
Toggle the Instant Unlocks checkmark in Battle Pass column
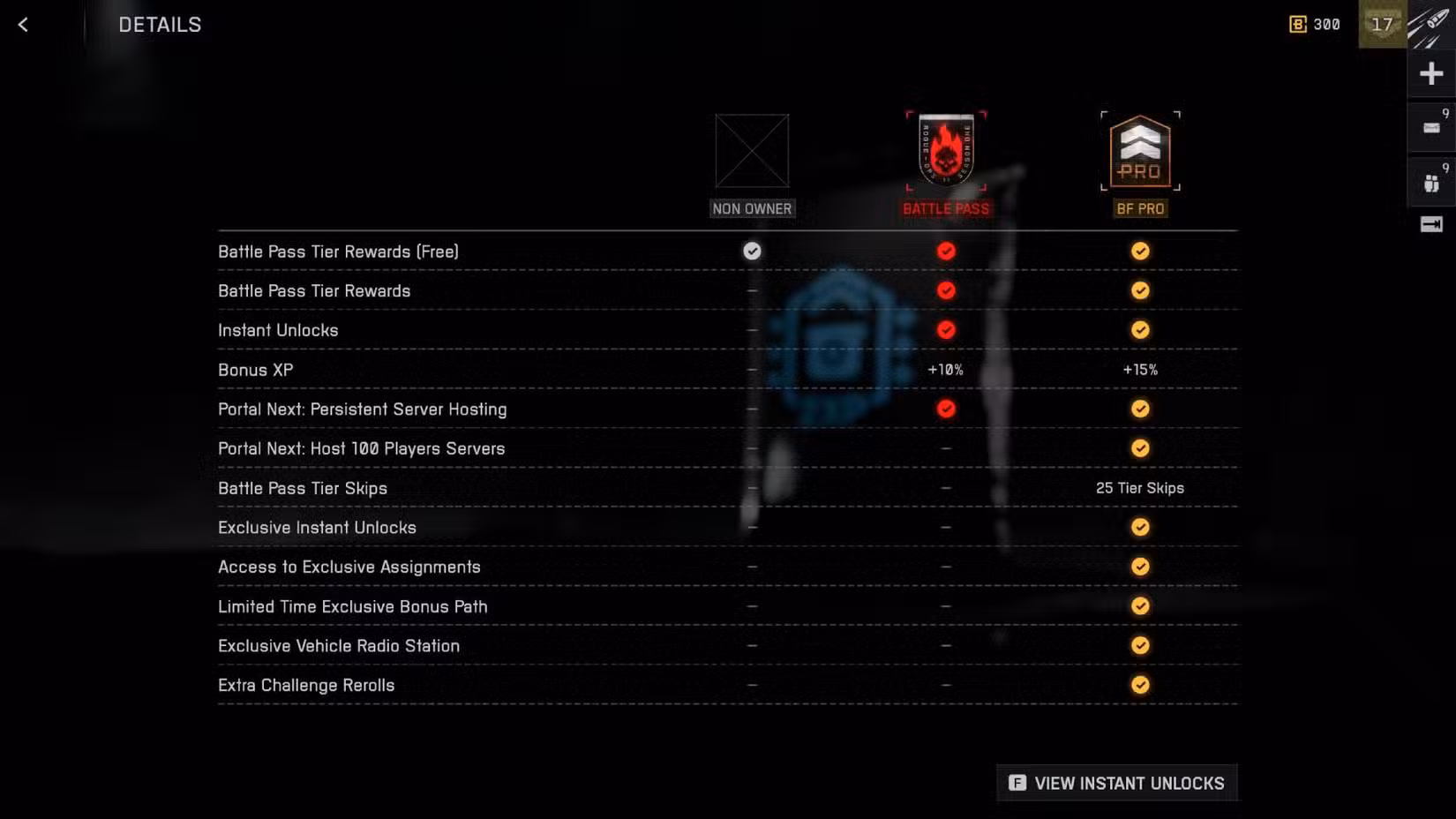(945, 329)
